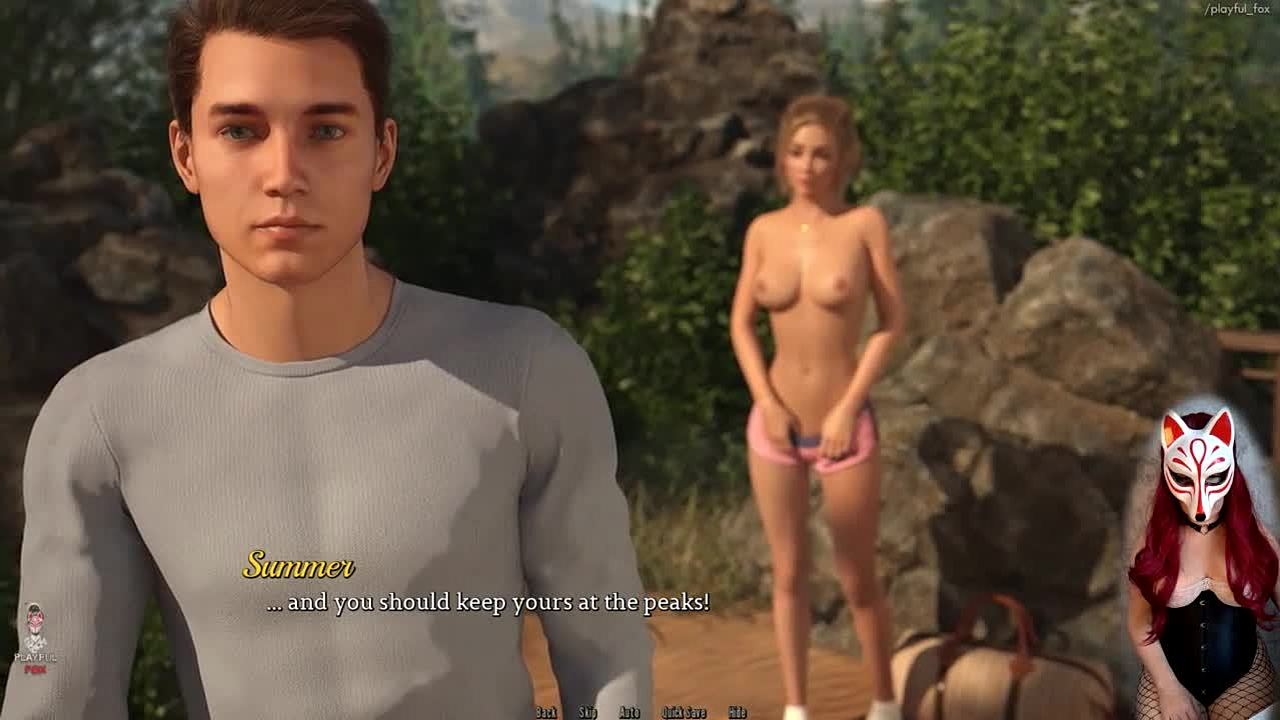Skip the dialogue with Skip
1280x720 pixels.
coord(588,712)
